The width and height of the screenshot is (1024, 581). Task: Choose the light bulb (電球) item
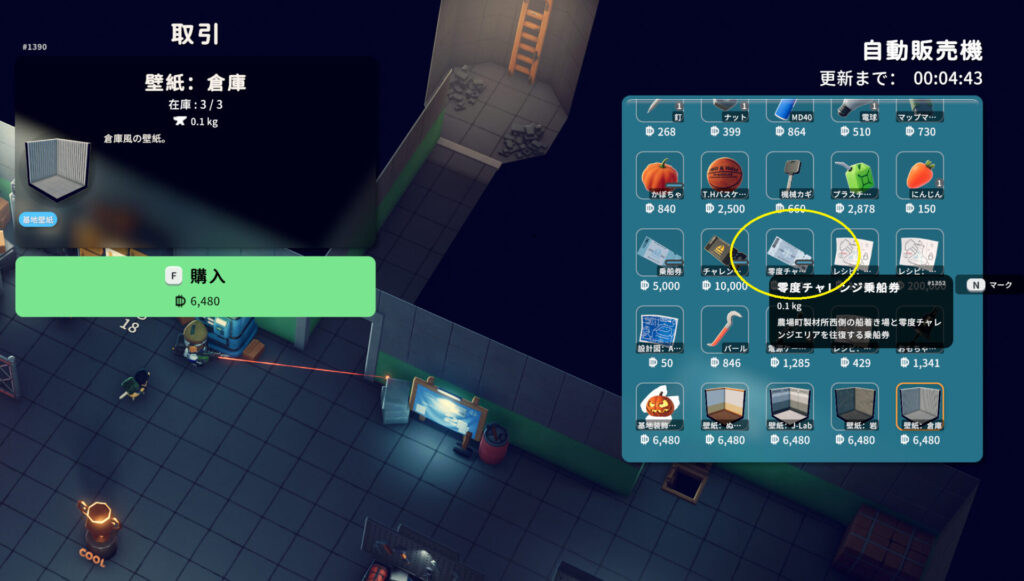(x=855, y=110)
